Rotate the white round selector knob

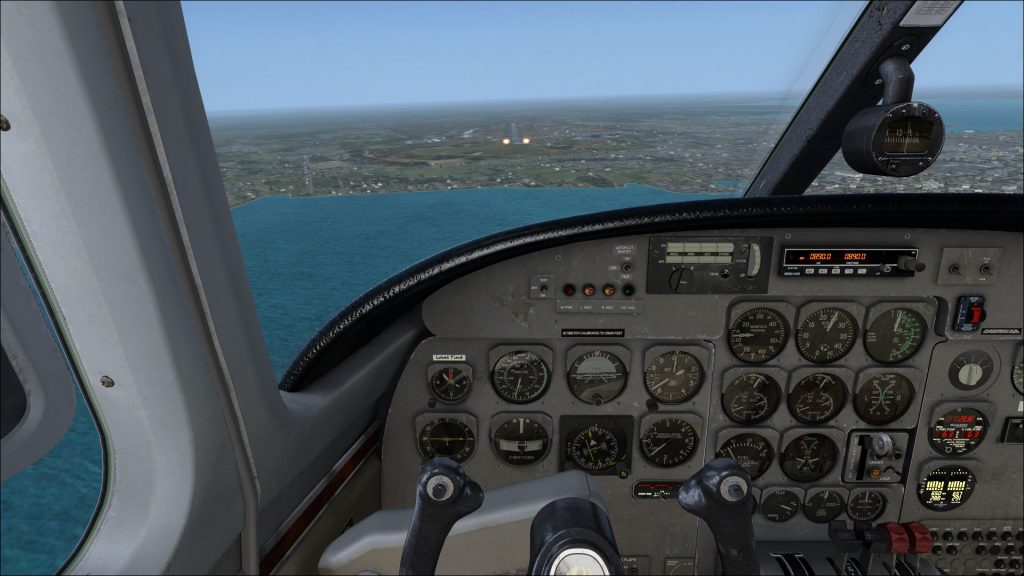point(970,370)
